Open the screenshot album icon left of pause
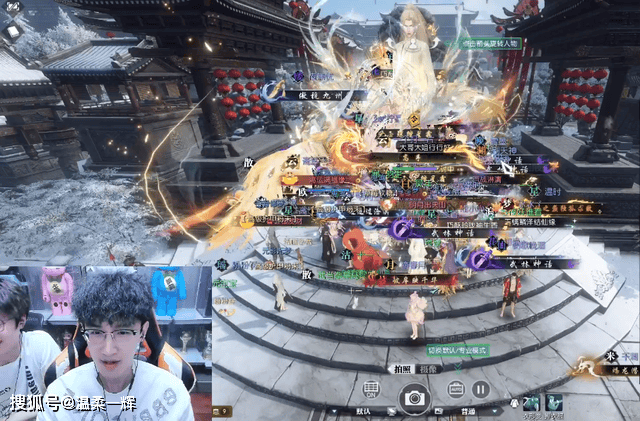The height and width of the screenshot is (421, 640). [x=455, y=390]
